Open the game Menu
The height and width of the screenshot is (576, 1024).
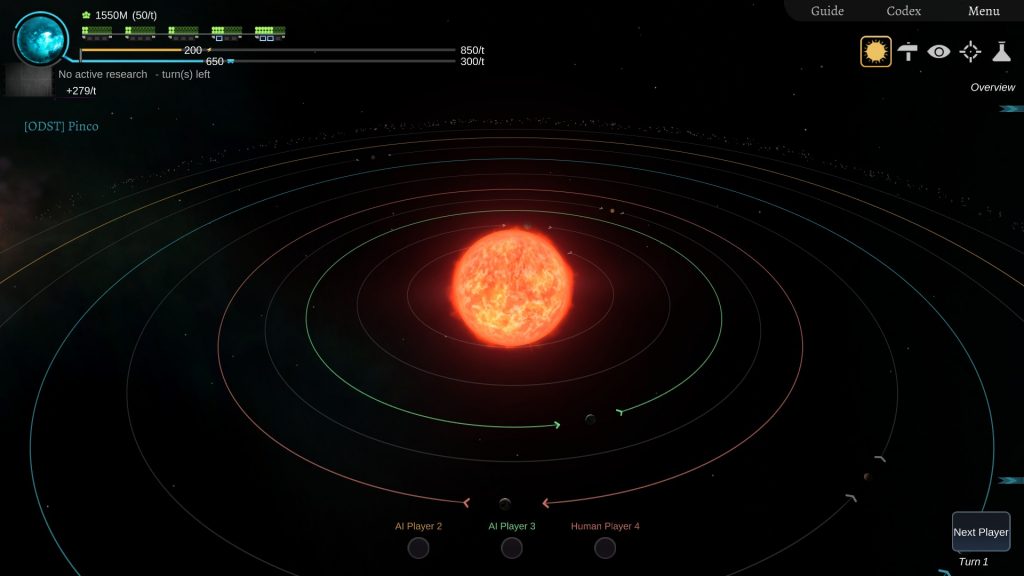point(983,11)
